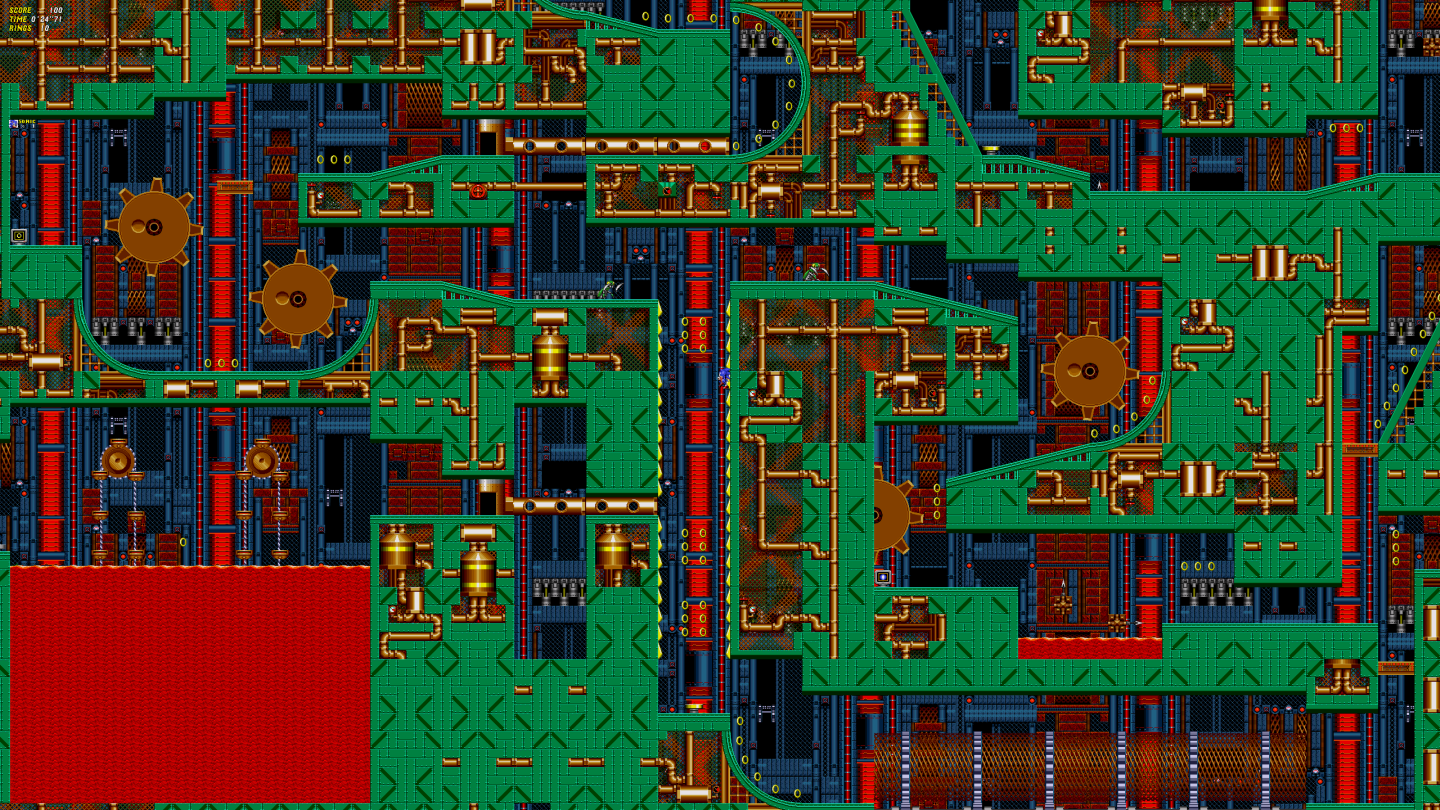Click the smaller gear below the large one
The width and height of the screenshot is (1440, 810).
pos(295,295)
